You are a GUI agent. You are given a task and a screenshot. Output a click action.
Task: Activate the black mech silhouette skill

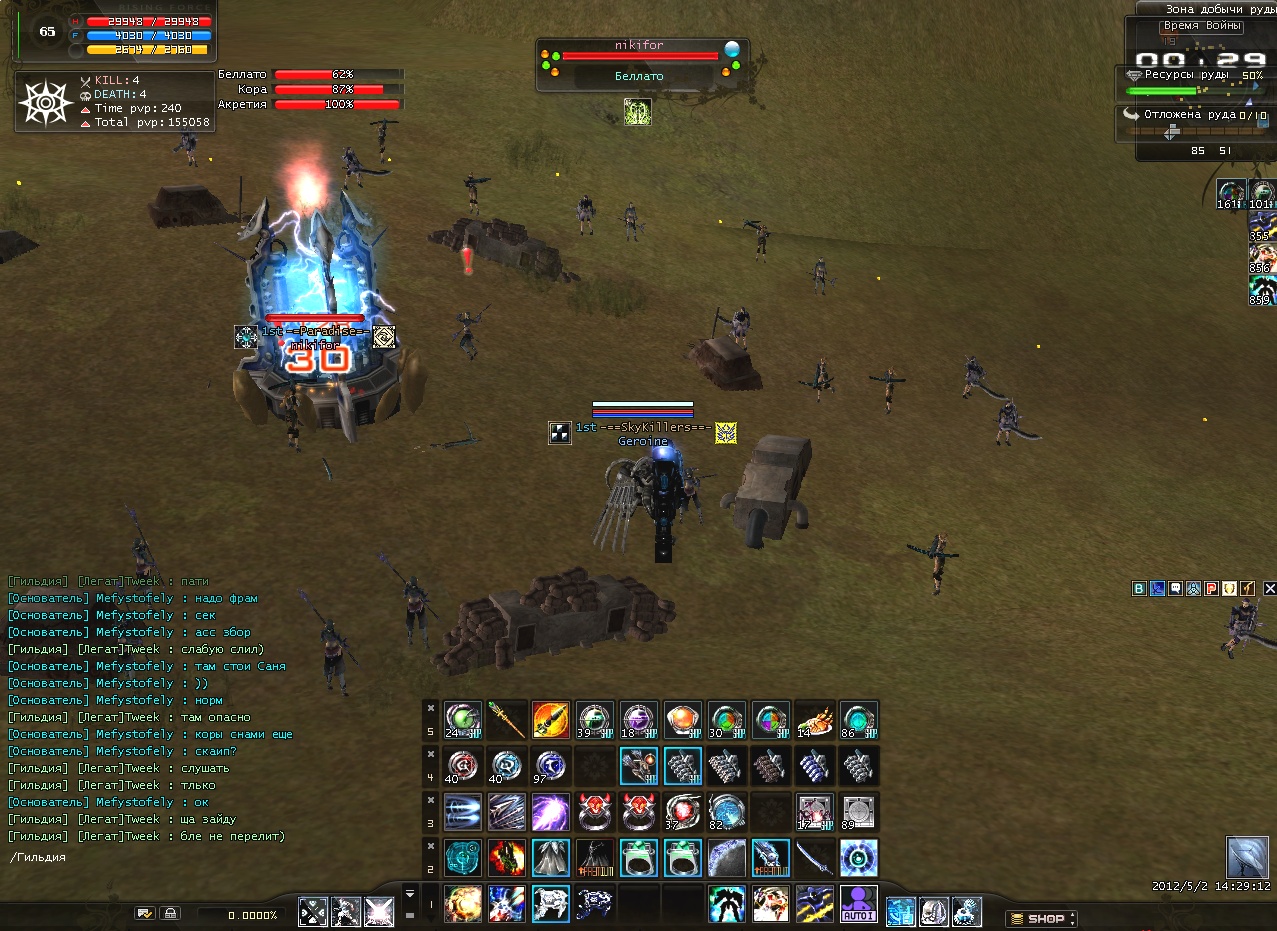coord(726,903)
